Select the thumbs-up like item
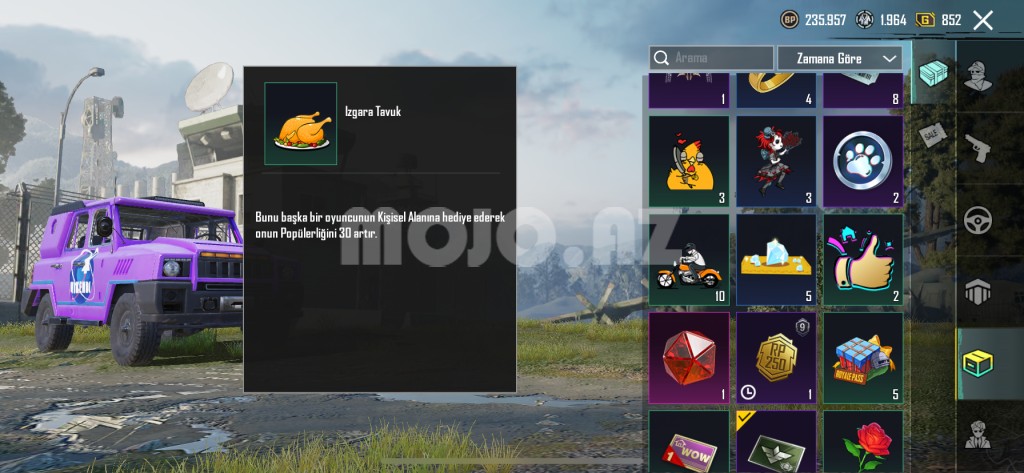Screen dimensions: 1024x473 coord(863,260)
